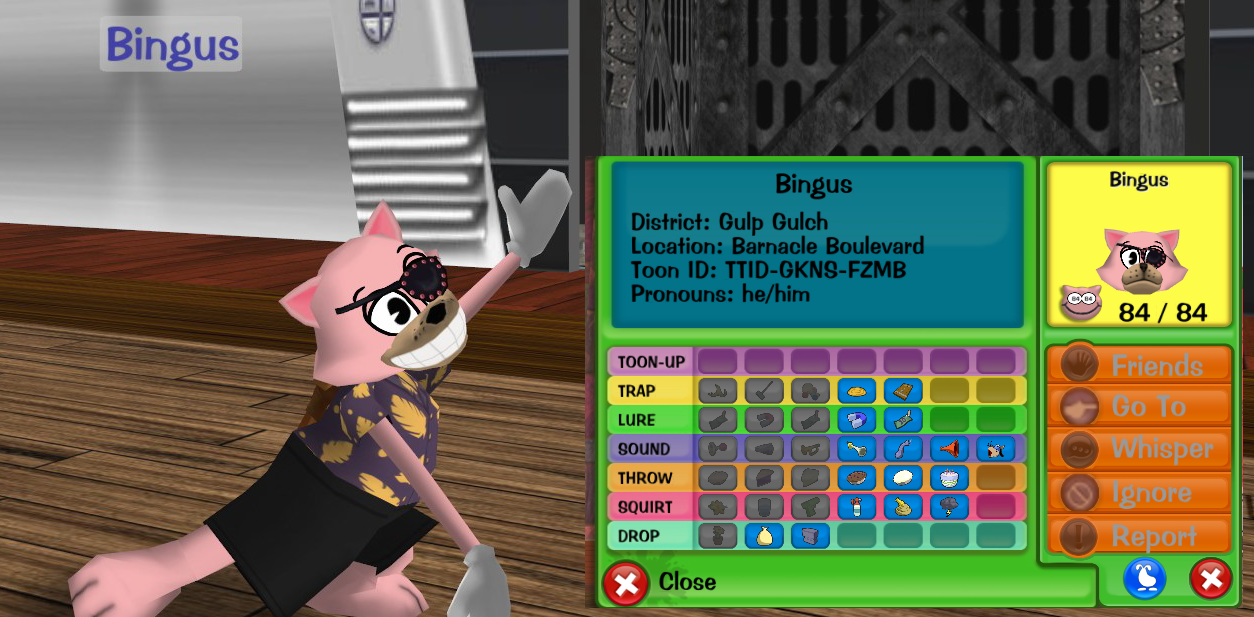Choose the anvil Drop gag
1254x617 pixels.
pos(810,536)
